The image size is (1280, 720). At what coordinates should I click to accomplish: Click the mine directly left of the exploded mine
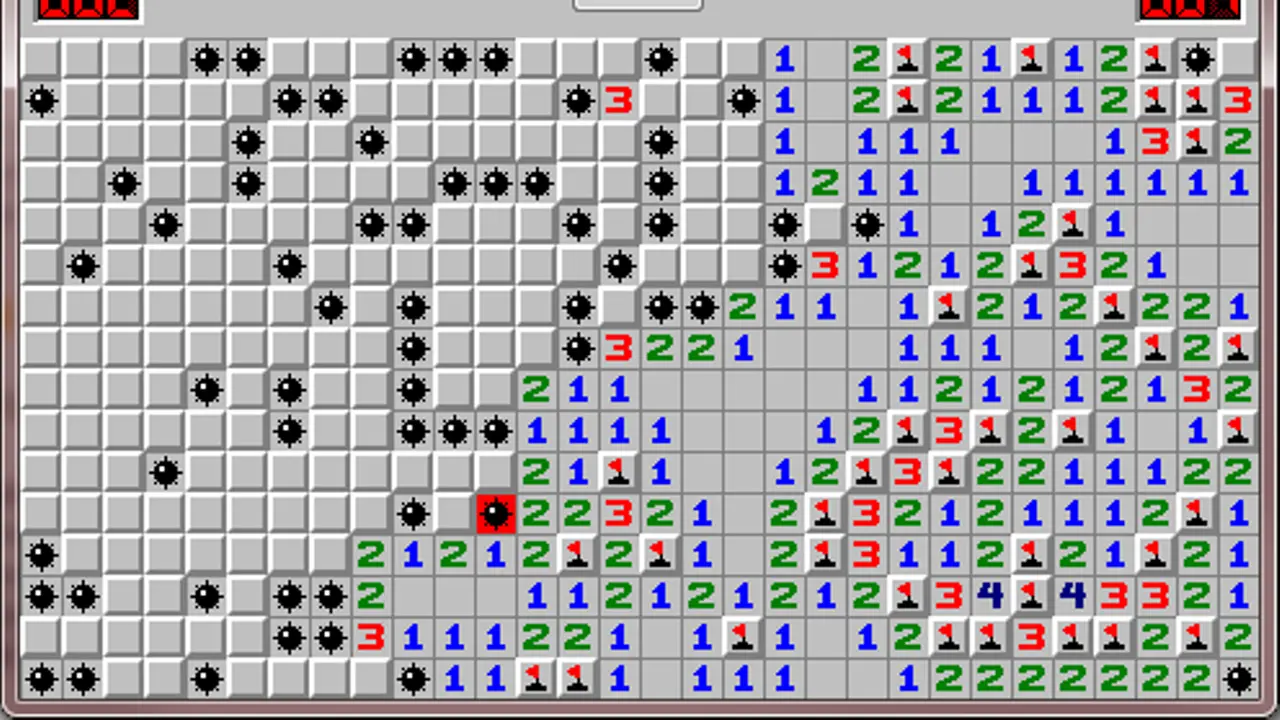click(x=413, y=514)
